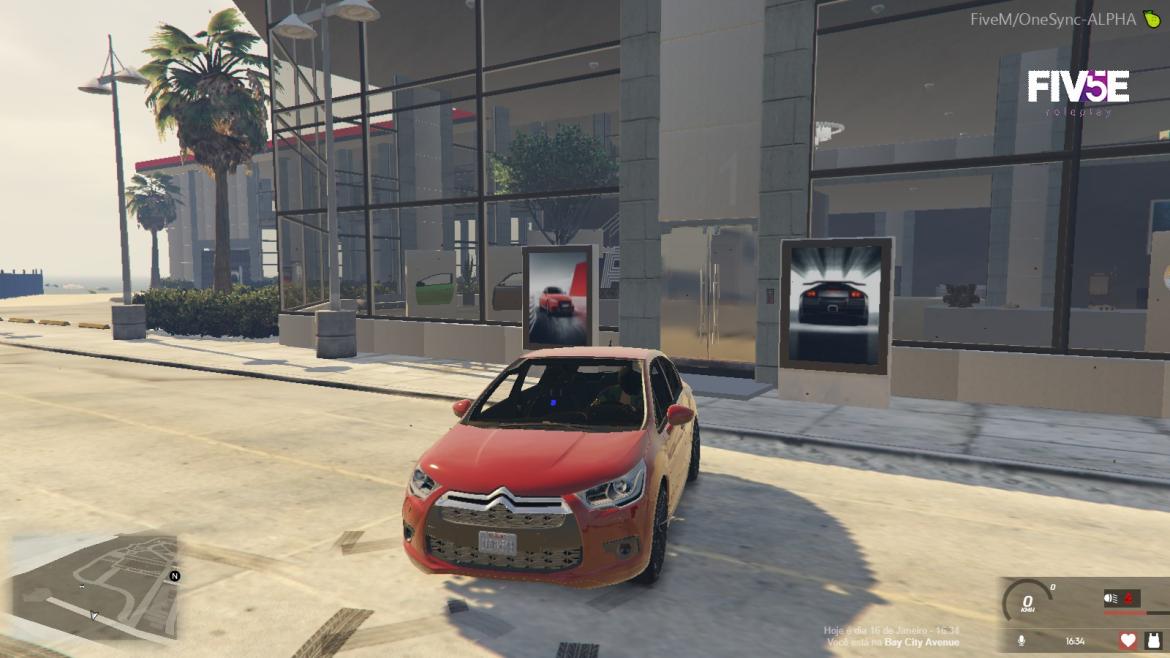Click the minimap in the corner
Viewport: 1170px width, 658px height.
click(x=95, y=588)
